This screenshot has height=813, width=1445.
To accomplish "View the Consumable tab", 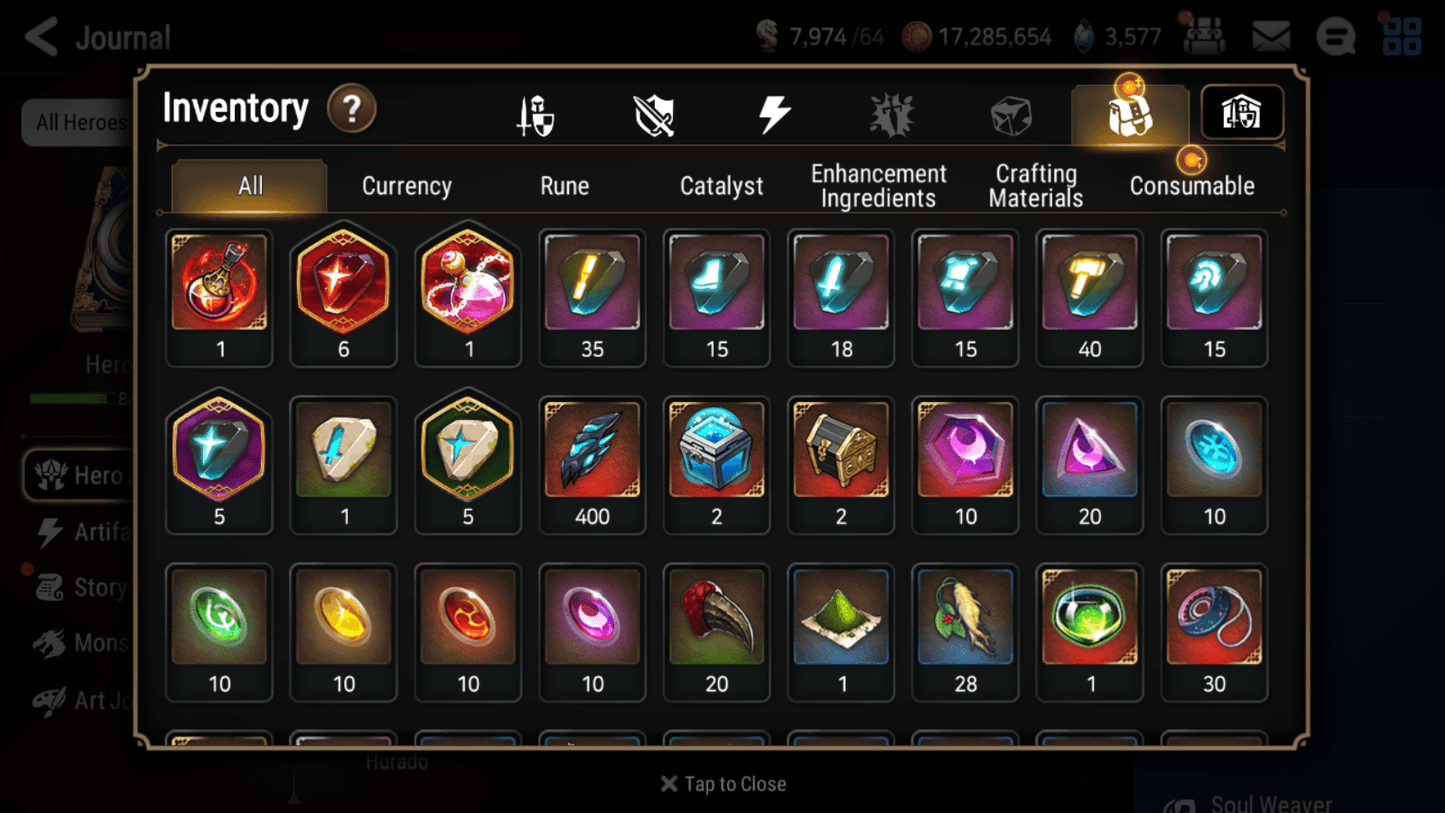I will click(x=1192, y=185).
